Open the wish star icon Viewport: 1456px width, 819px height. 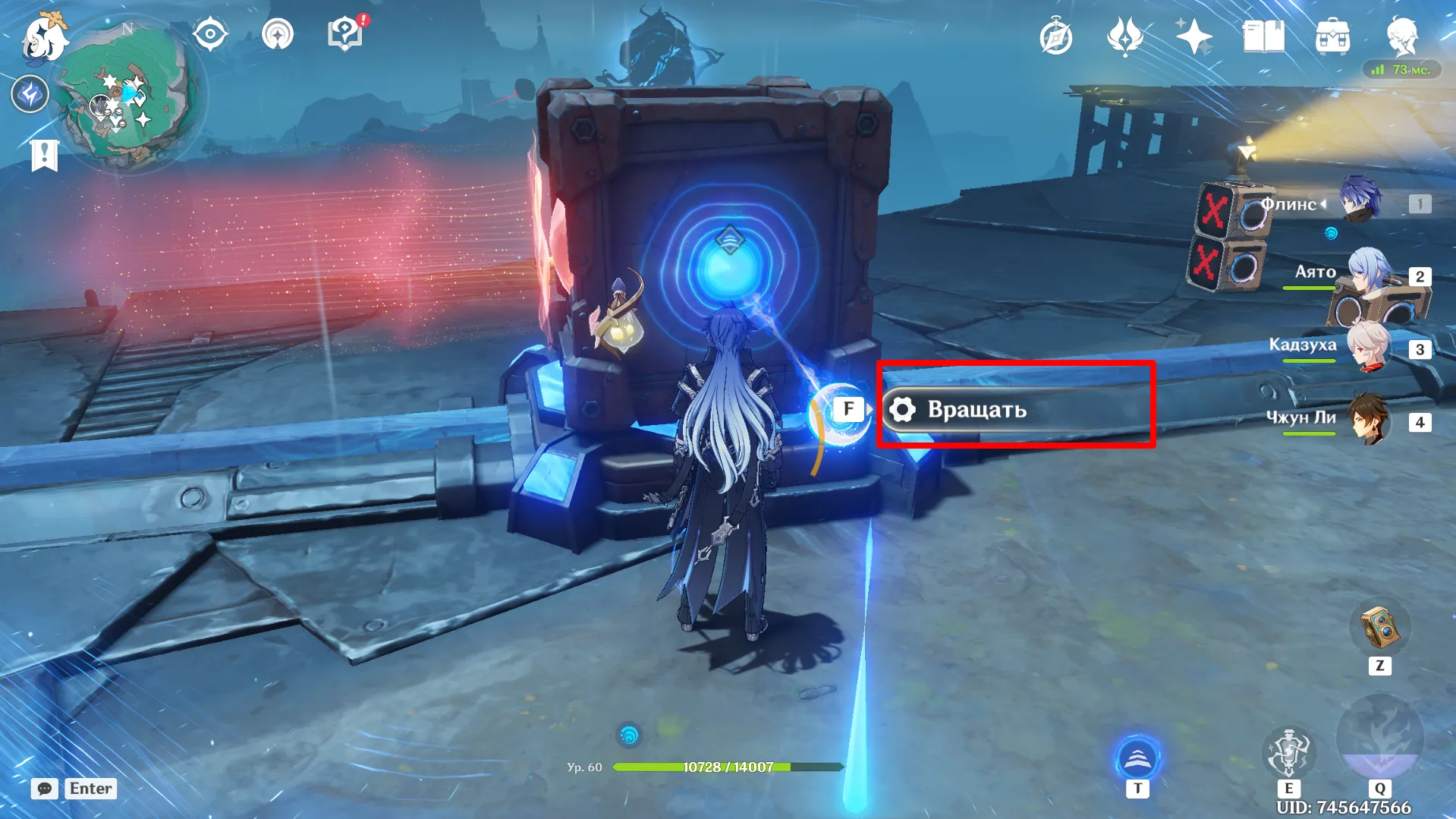pos(1193,36)
